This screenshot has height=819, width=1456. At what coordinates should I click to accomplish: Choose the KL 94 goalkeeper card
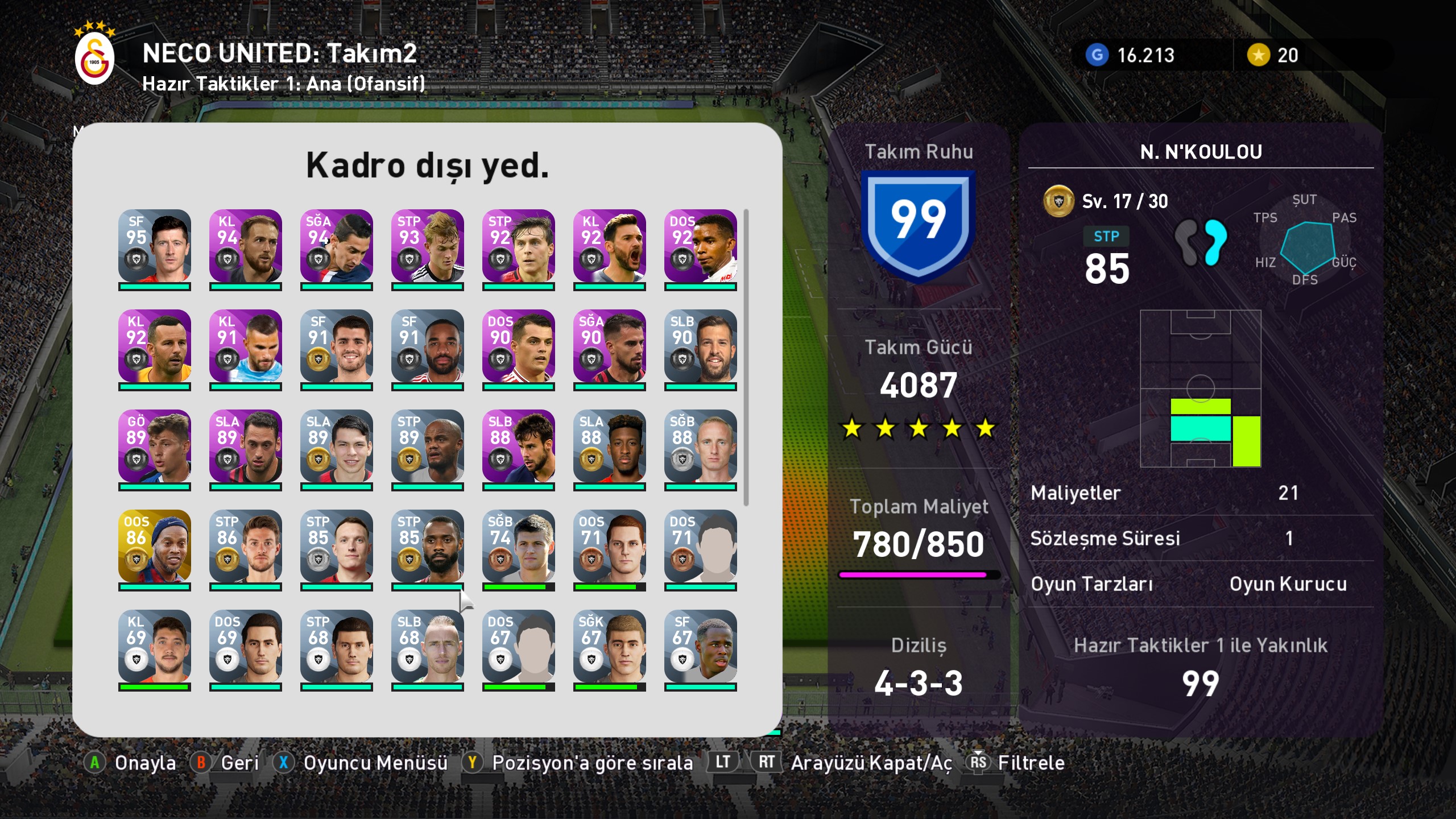click(x=245, y=246)
